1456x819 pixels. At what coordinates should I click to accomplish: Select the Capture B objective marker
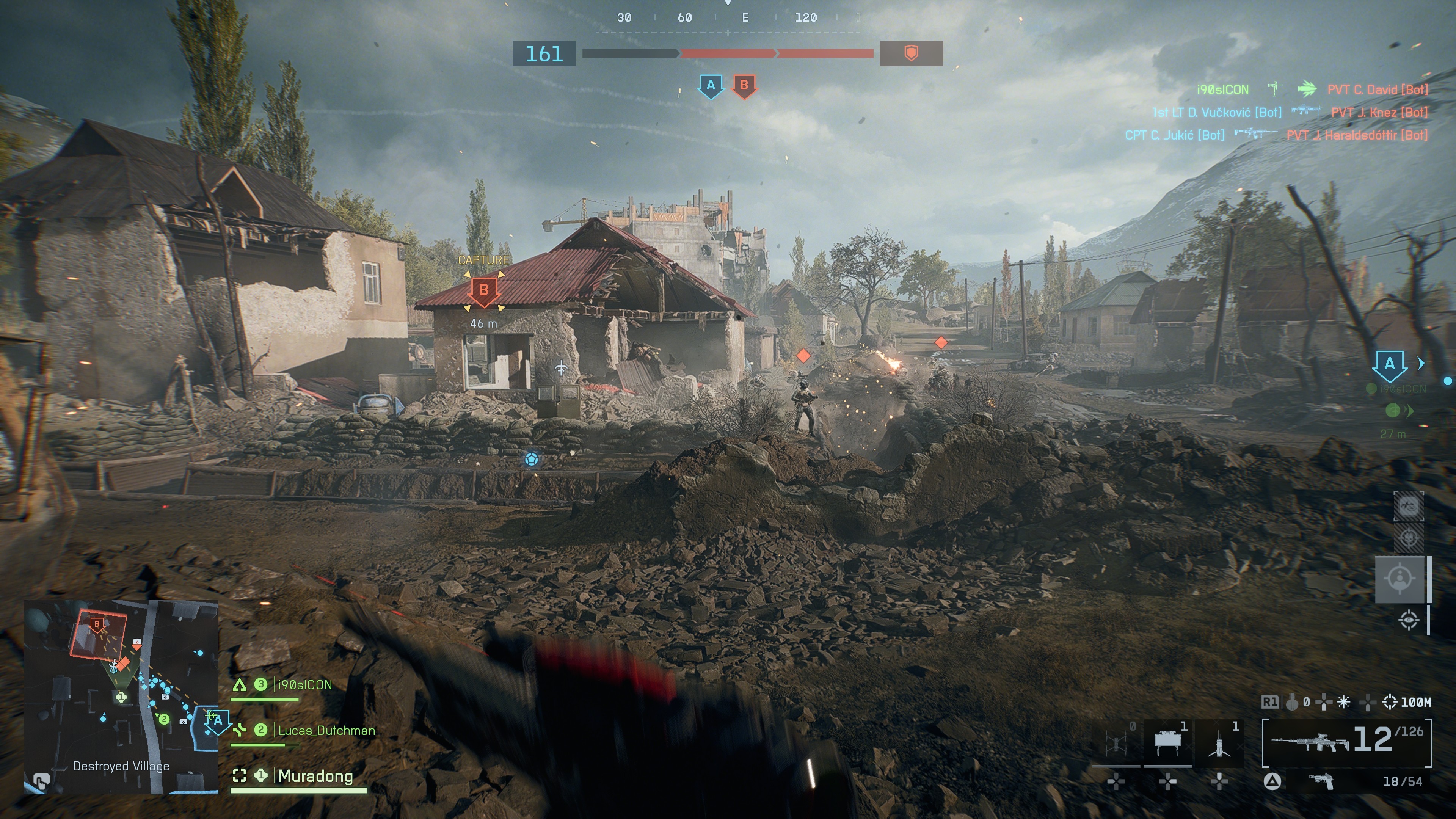[x=483, y=290]
